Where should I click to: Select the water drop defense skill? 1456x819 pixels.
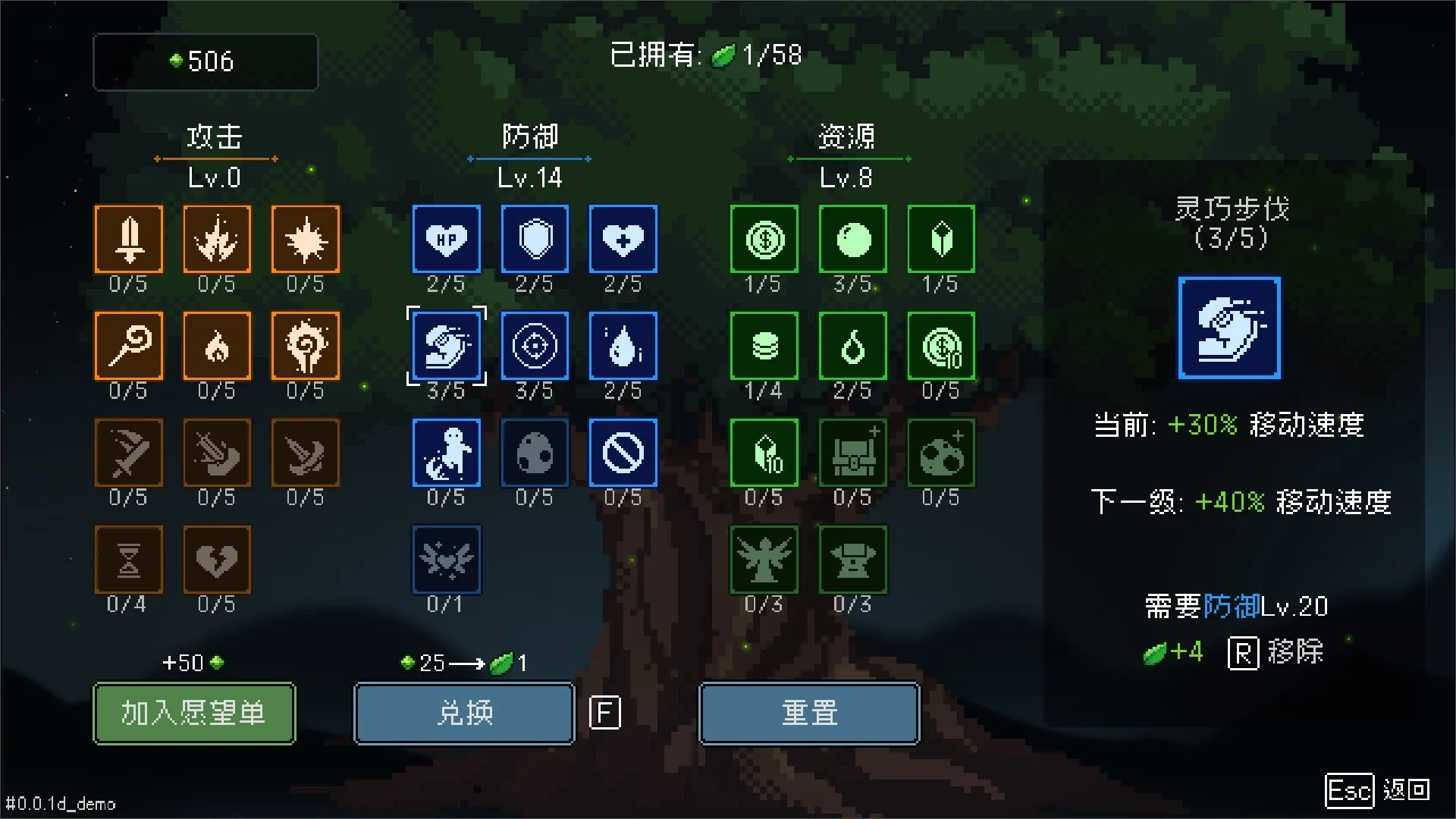623,347
